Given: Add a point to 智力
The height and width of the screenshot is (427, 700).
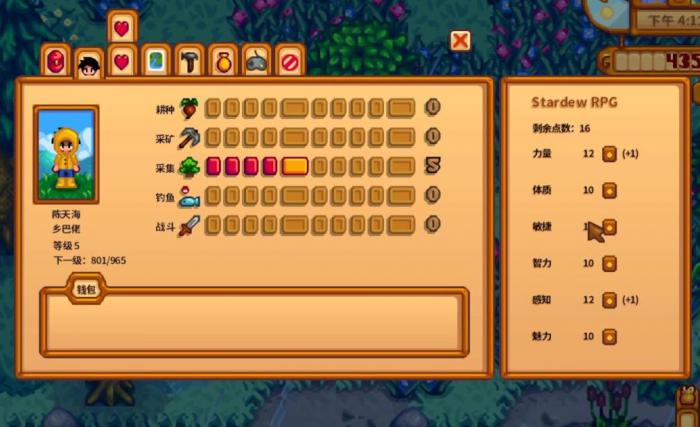Looking at the screenshot, I should coord(608,263).
